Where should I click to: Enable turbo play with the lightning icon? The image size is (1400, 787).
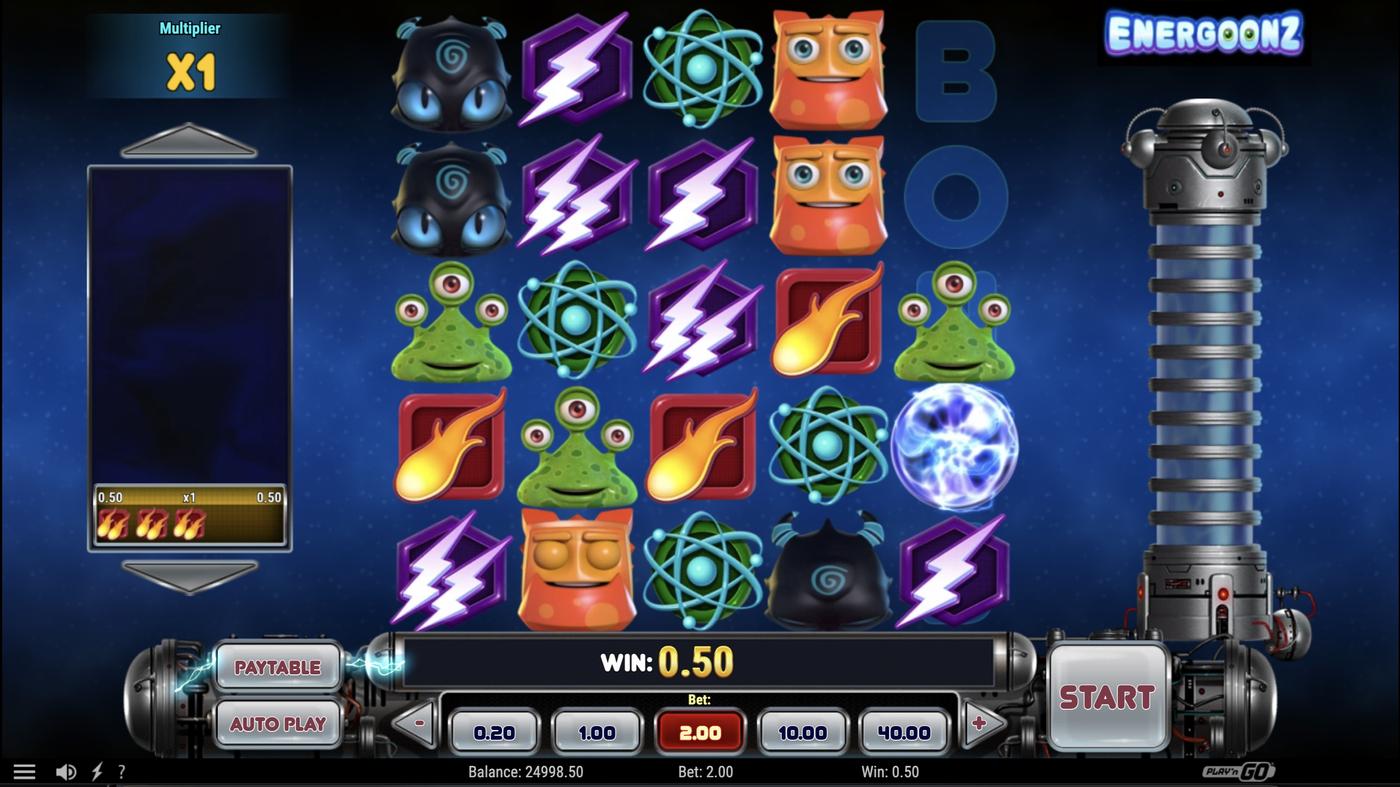[96, 770]
